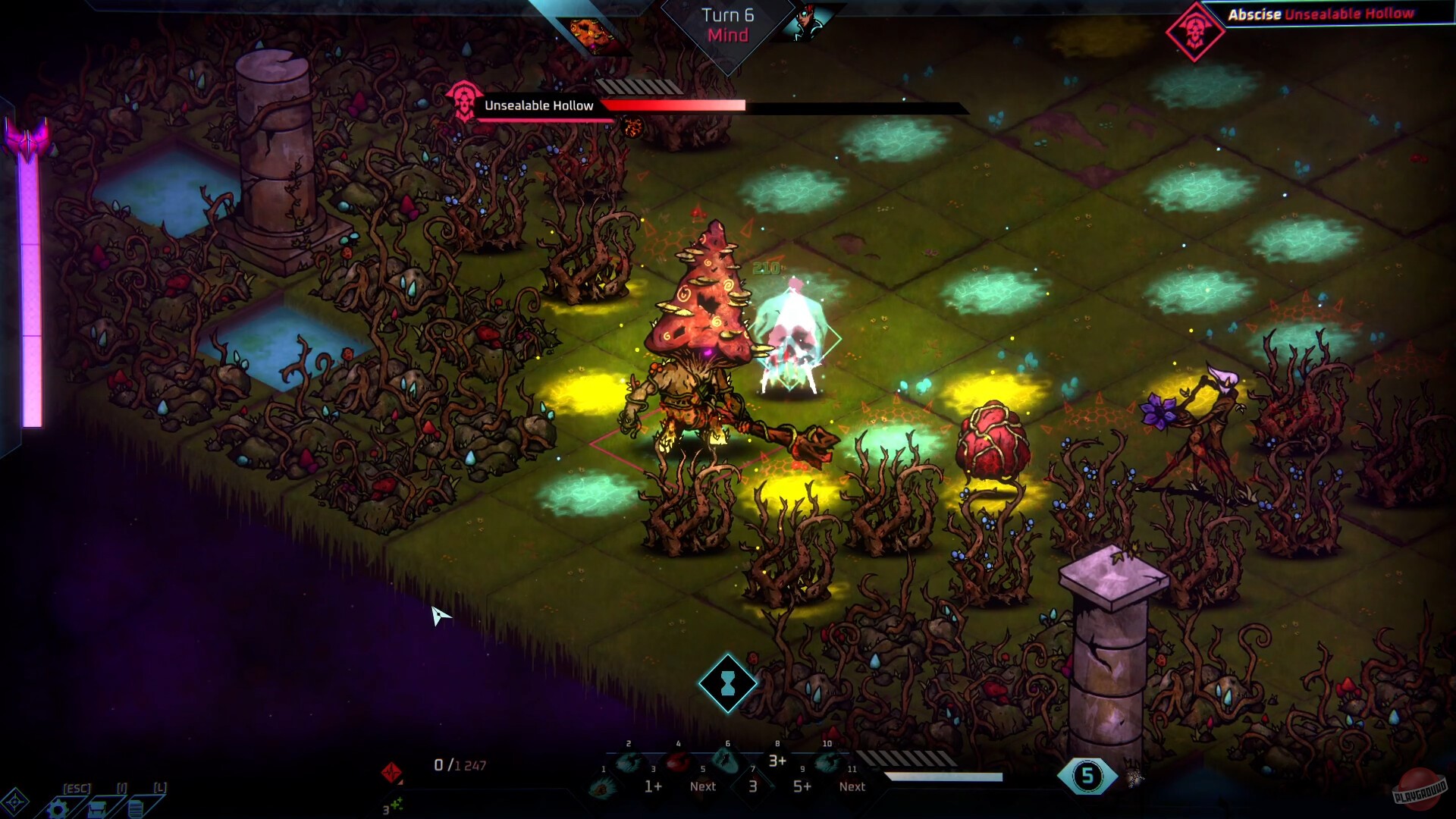
Task: Open the inventory with the chest icon
Action: [x=98, y=808]
